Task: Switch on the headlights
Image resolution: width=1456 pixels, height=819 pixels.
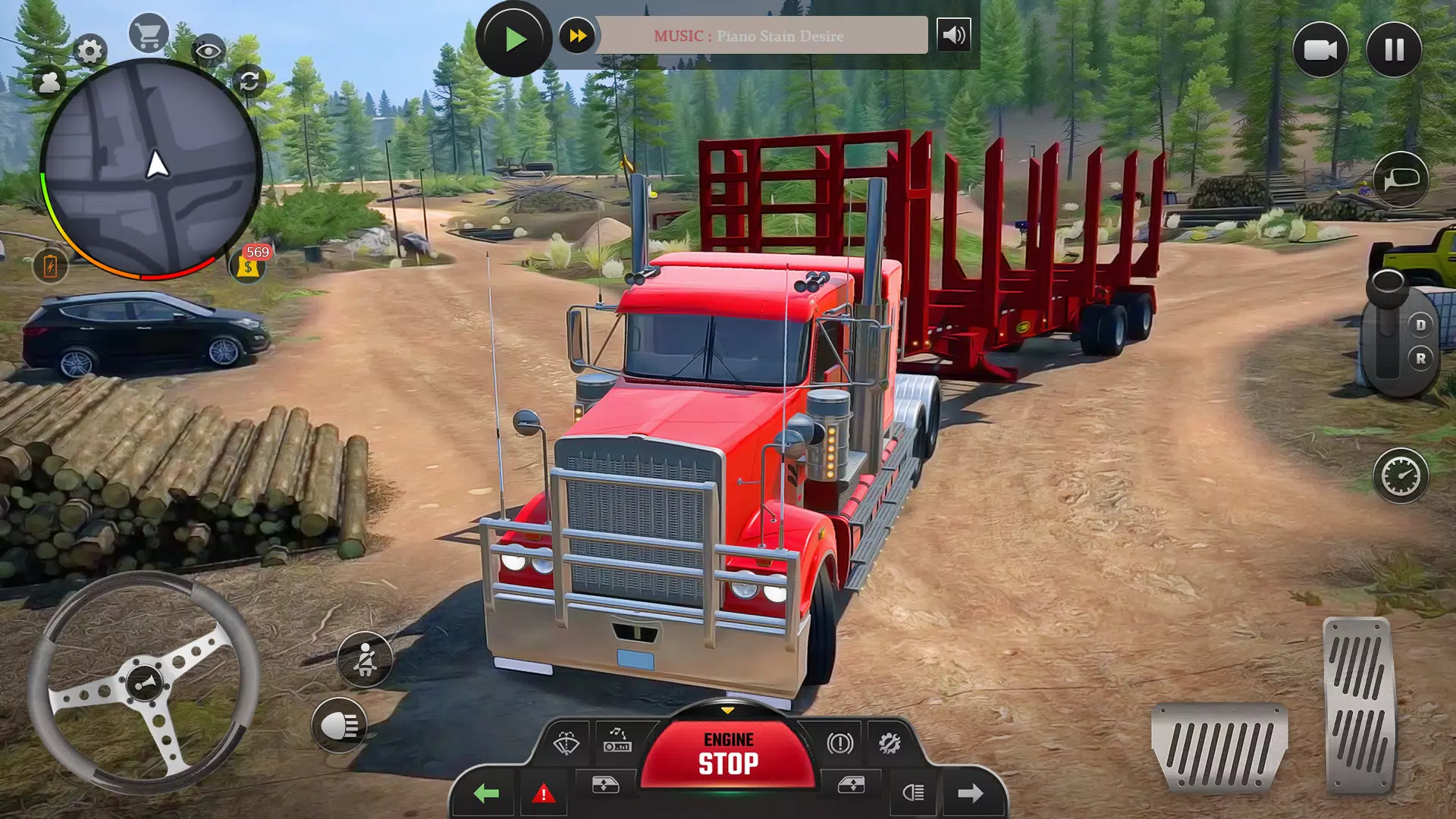Action: 339,726
